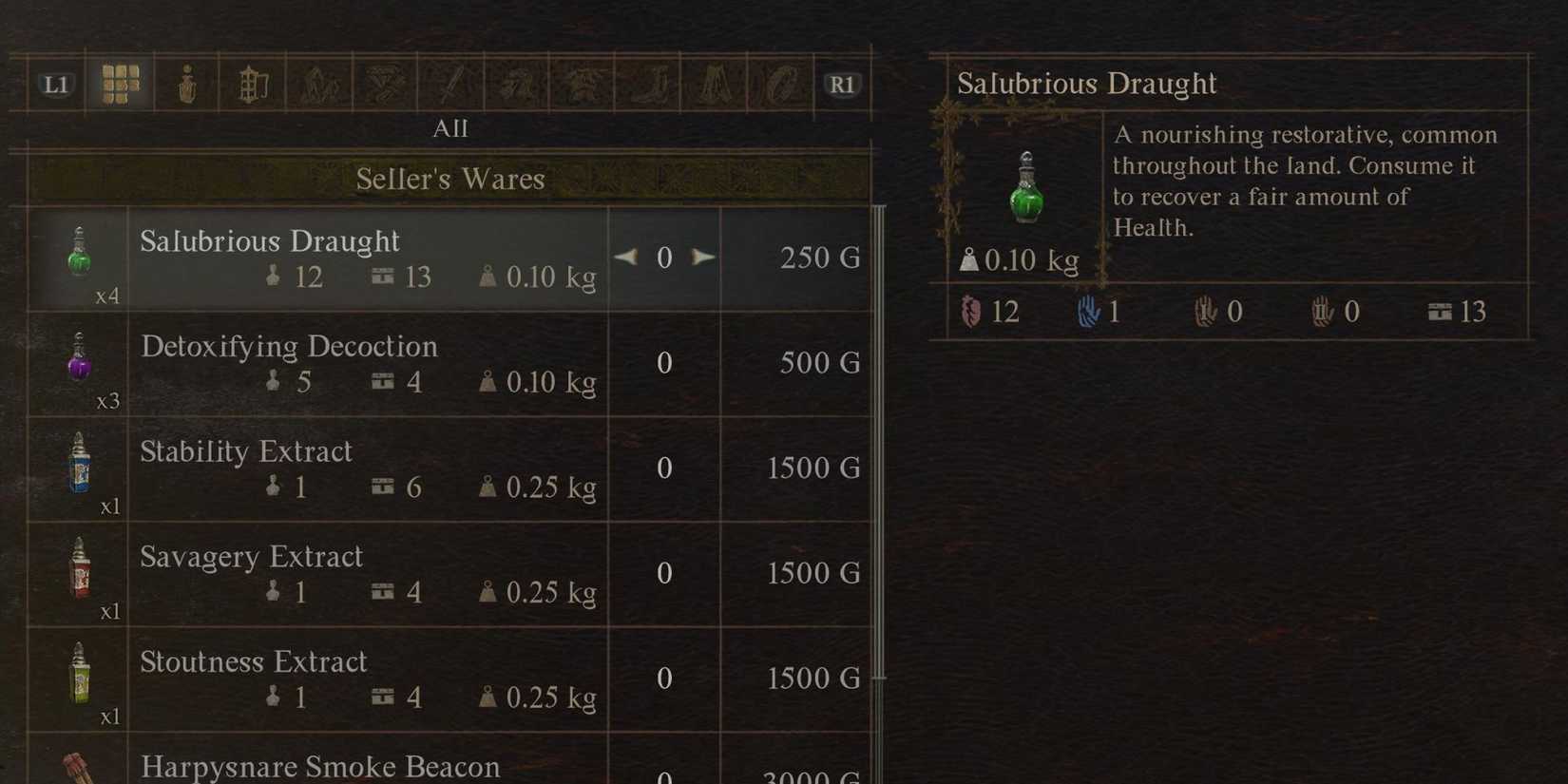Open the Seller's Wares header tab
This screenshot has height=784, width=1568.
click(451, 178)
